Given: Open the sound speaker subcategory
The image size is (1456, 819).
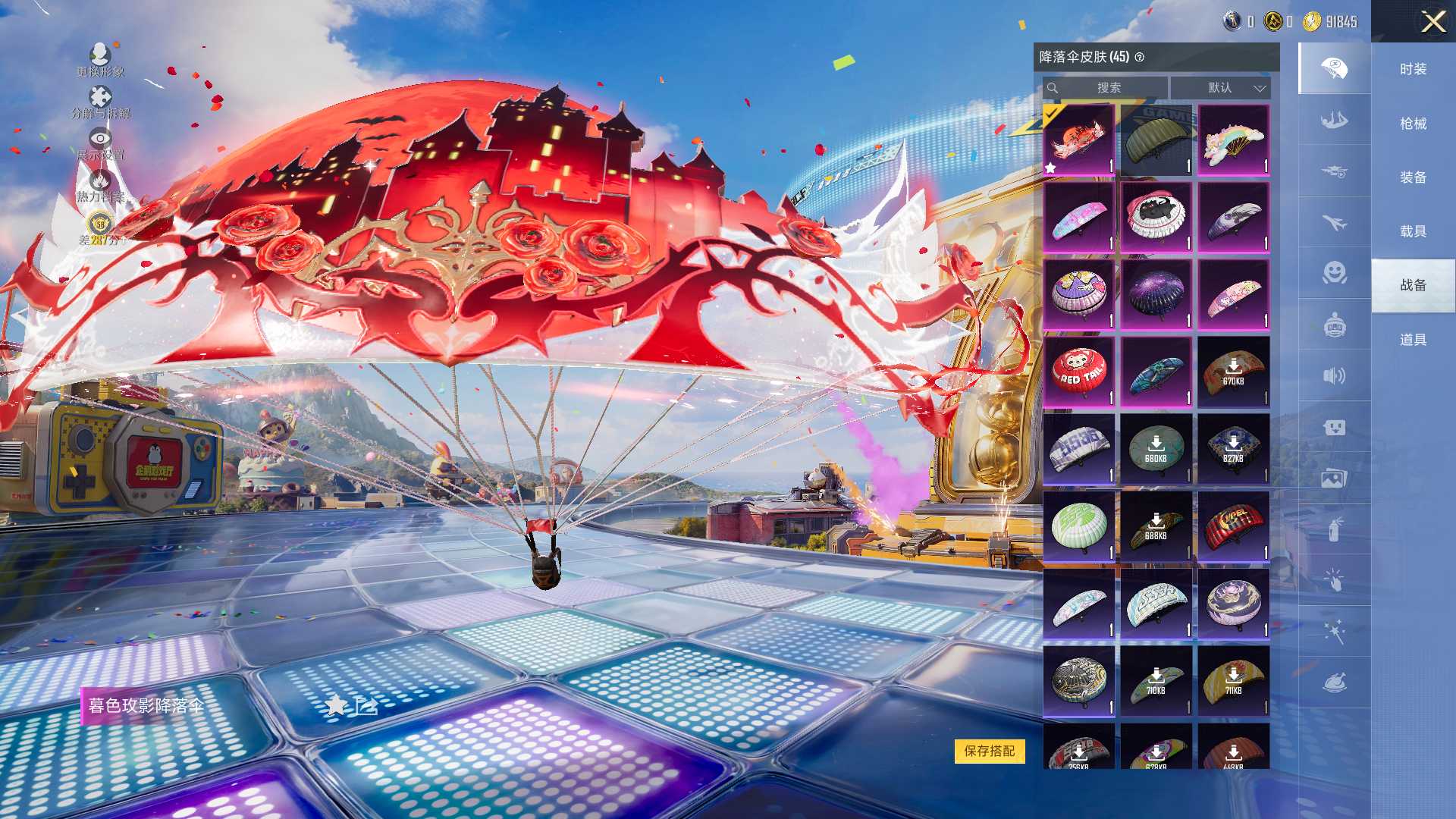Looking at the screenshot, I should coord(1335,376).
